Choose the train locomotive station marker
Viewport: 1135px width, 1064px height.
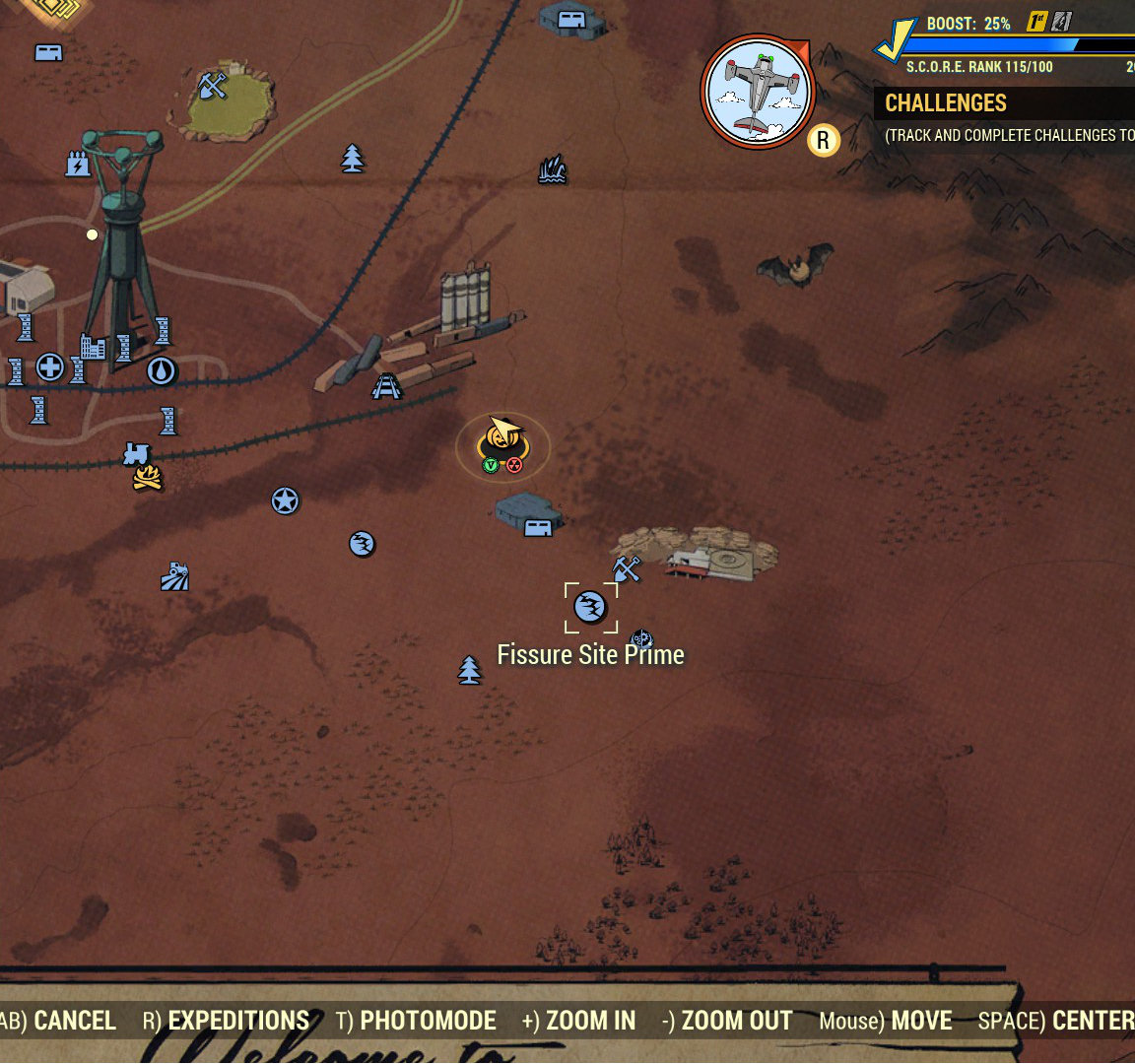pyautogui.click(x=136, y=454)
